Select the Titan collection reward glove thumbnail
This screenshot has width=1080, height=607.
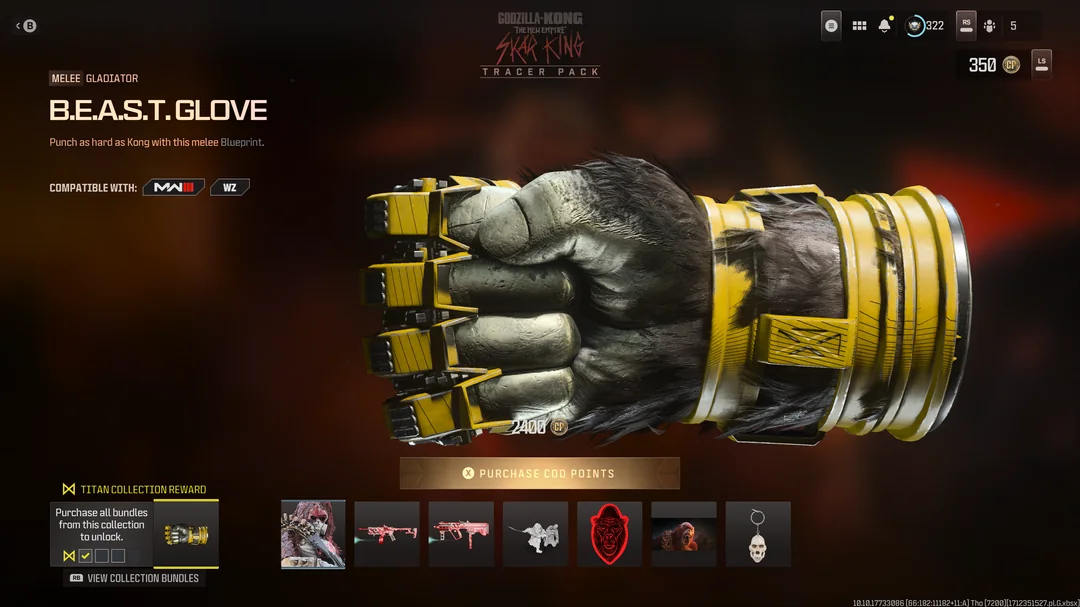click(x=186, y=534)
